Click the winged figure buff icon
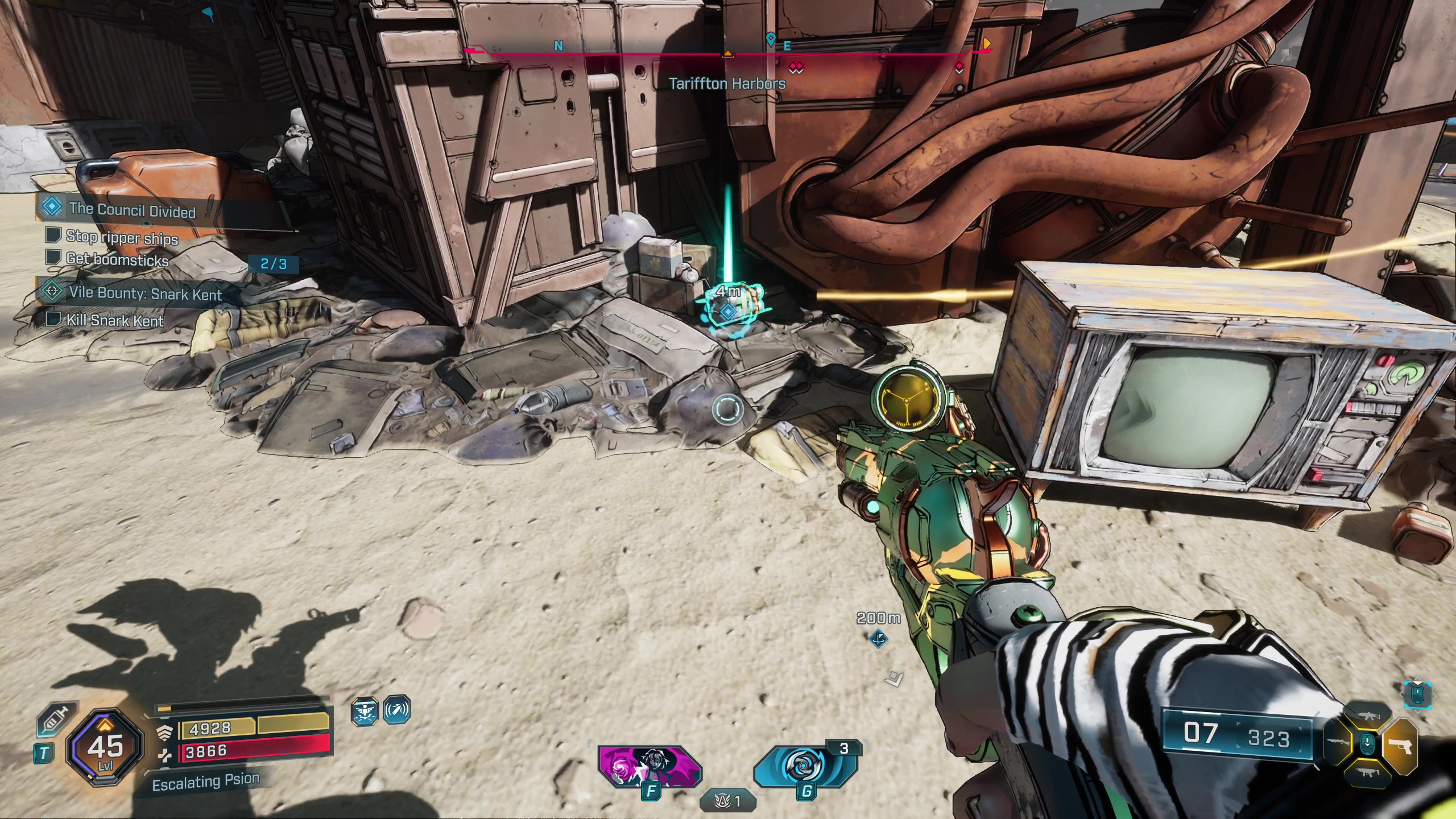This screenshot has width=1456, height=819. [x=365, y=710]
